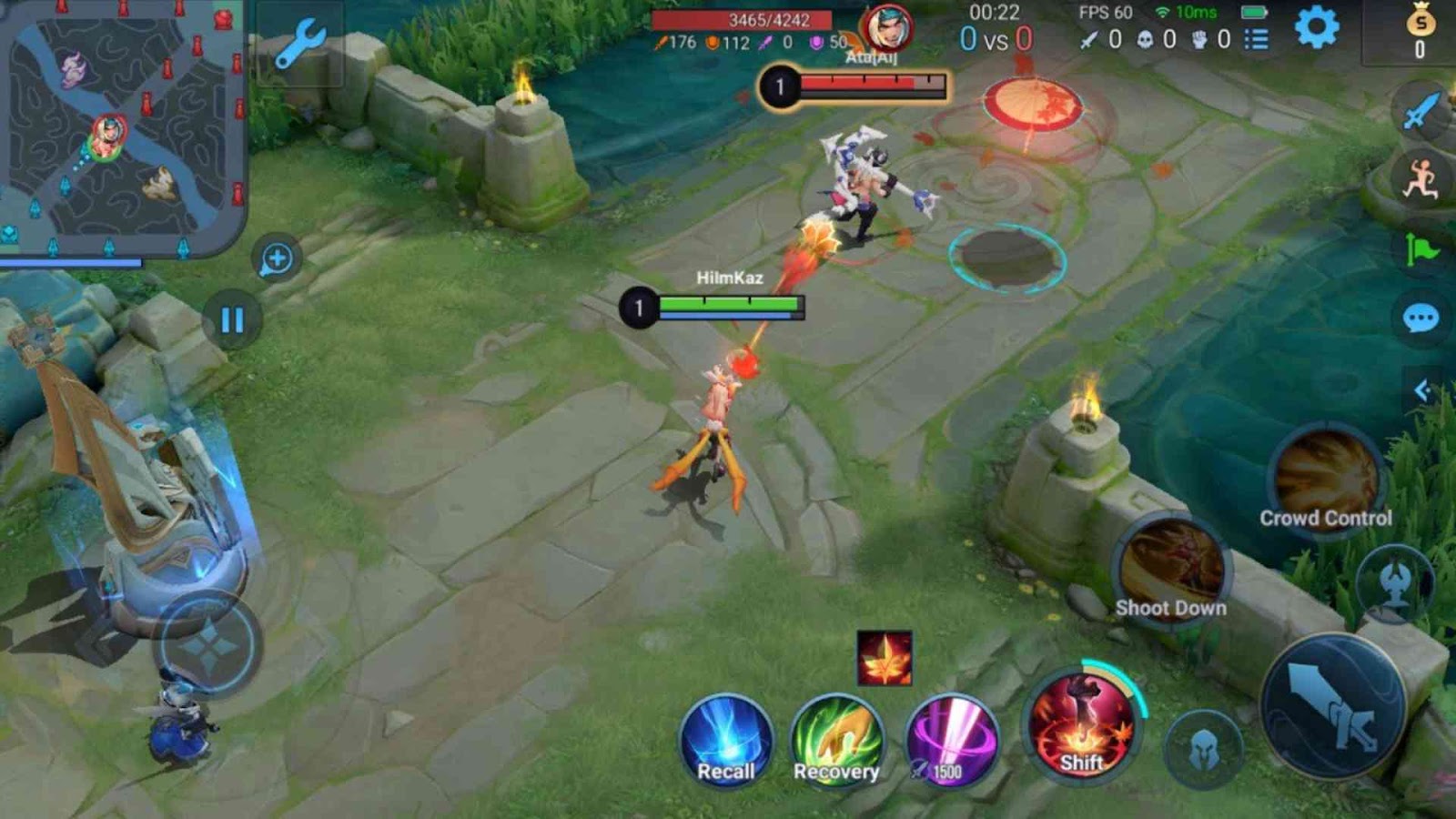
Task: Cast the Shift skill
Action: click(x=1081, y=723)
